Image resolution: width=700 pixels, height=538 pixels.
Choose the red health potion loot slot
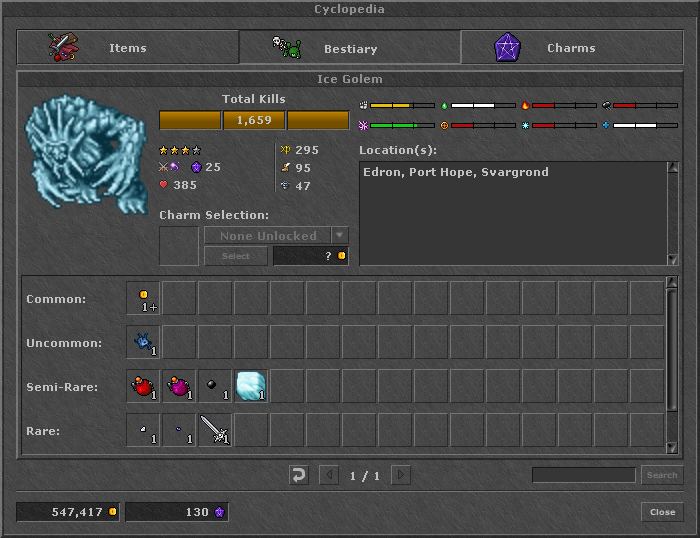coord(144,386)
